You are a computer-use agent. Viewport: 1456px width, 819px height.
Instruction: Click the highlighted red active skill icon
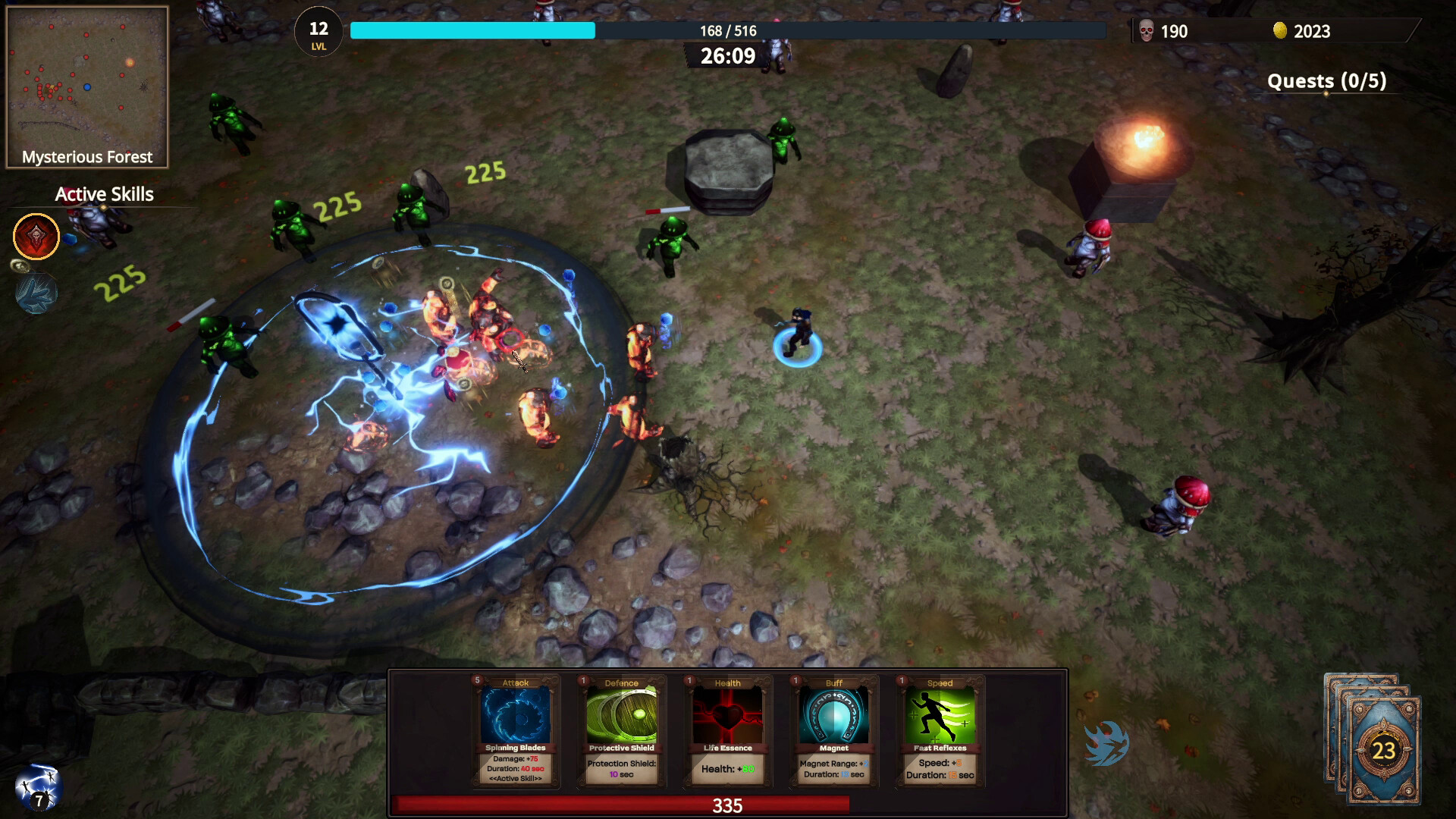36,237
